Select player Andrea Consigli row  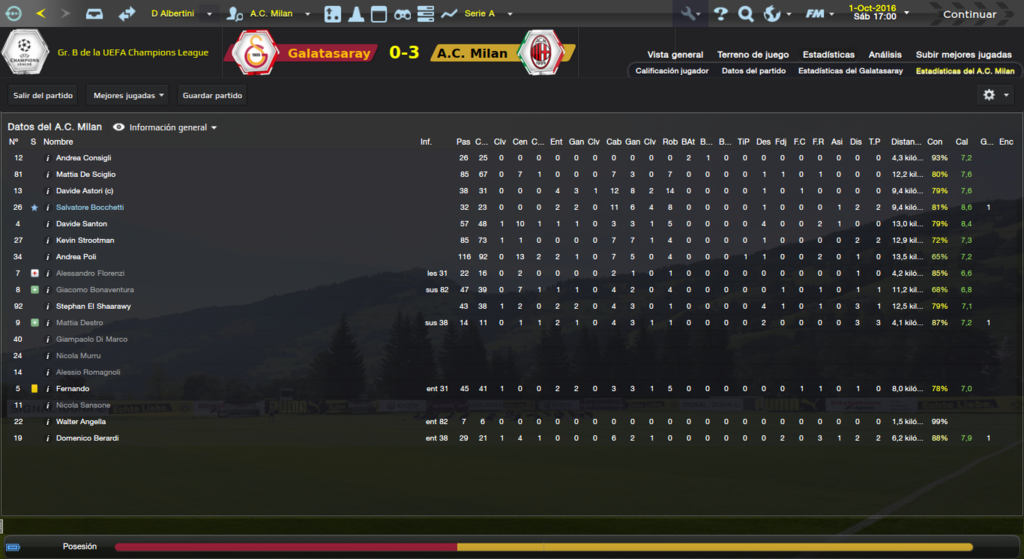(84, 158)
